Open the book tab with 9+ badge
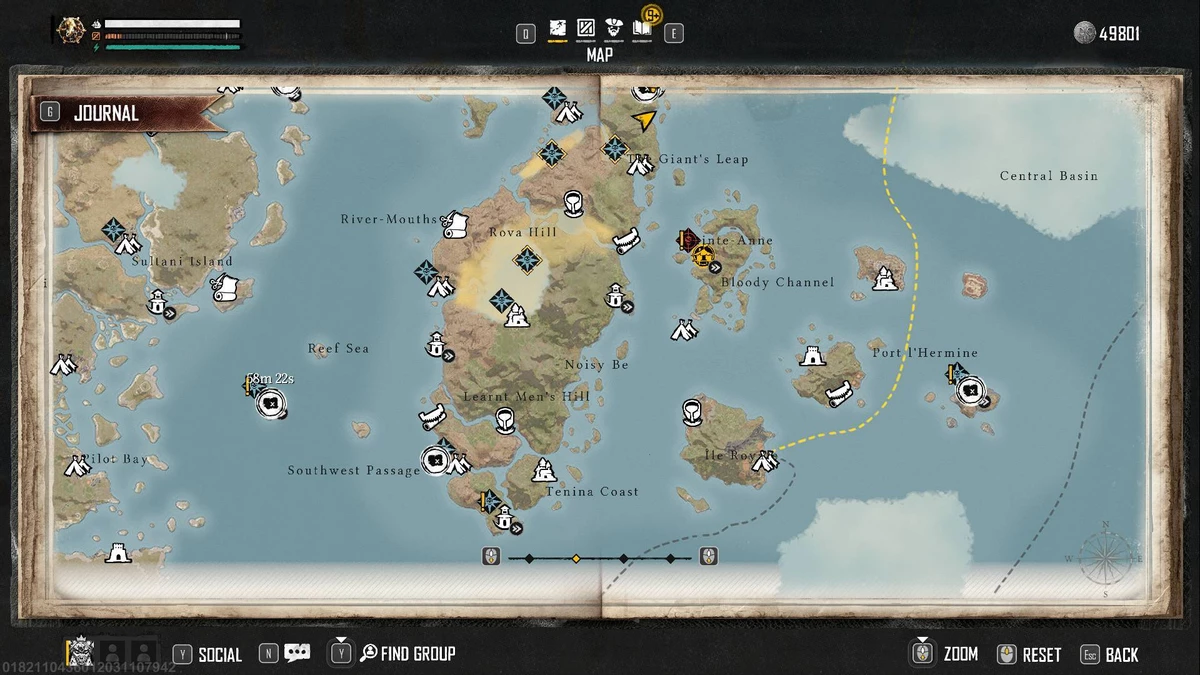 click(643, 30)
